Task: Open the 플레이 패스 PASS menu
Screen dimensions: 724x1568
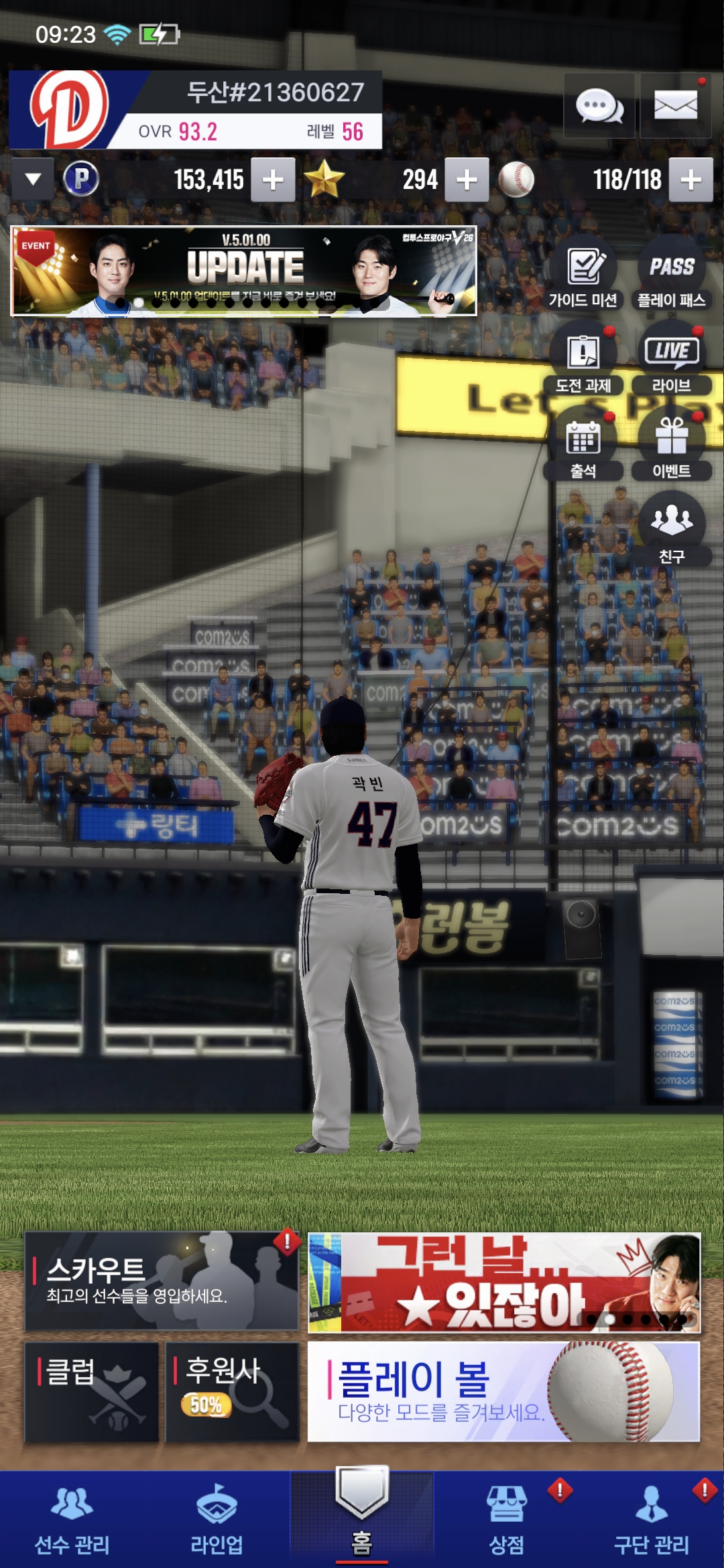Action: 671,276
